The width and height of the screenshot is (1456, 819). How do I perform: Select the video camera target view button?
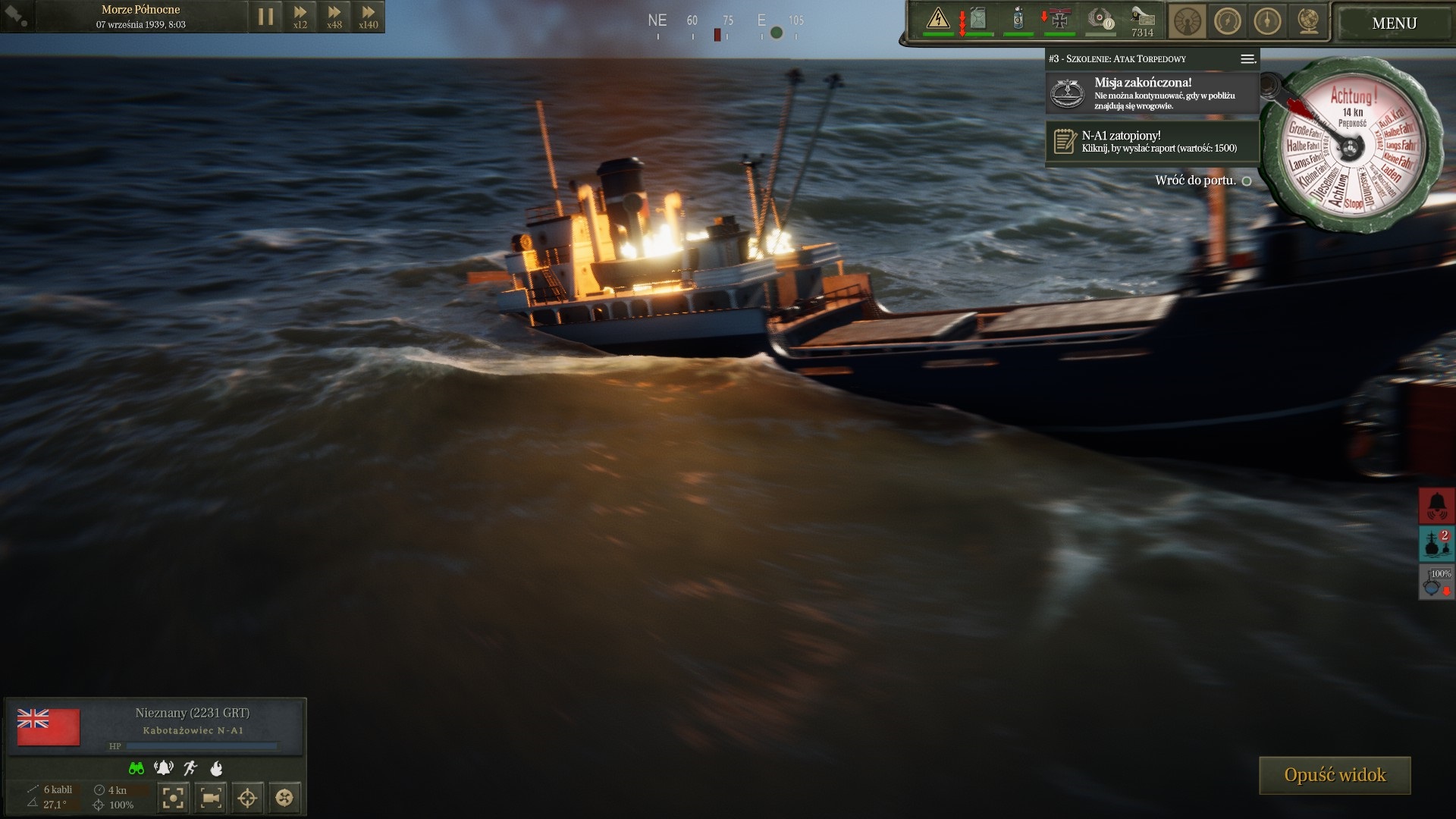[x=210, y=797]
